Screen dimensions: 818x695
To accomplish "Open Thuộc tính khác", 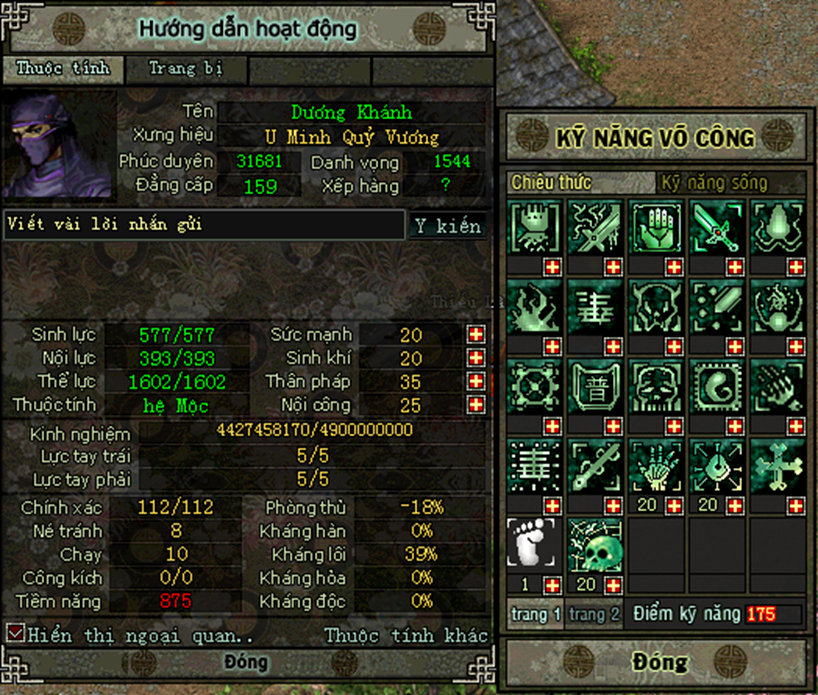I will [406, 635].
